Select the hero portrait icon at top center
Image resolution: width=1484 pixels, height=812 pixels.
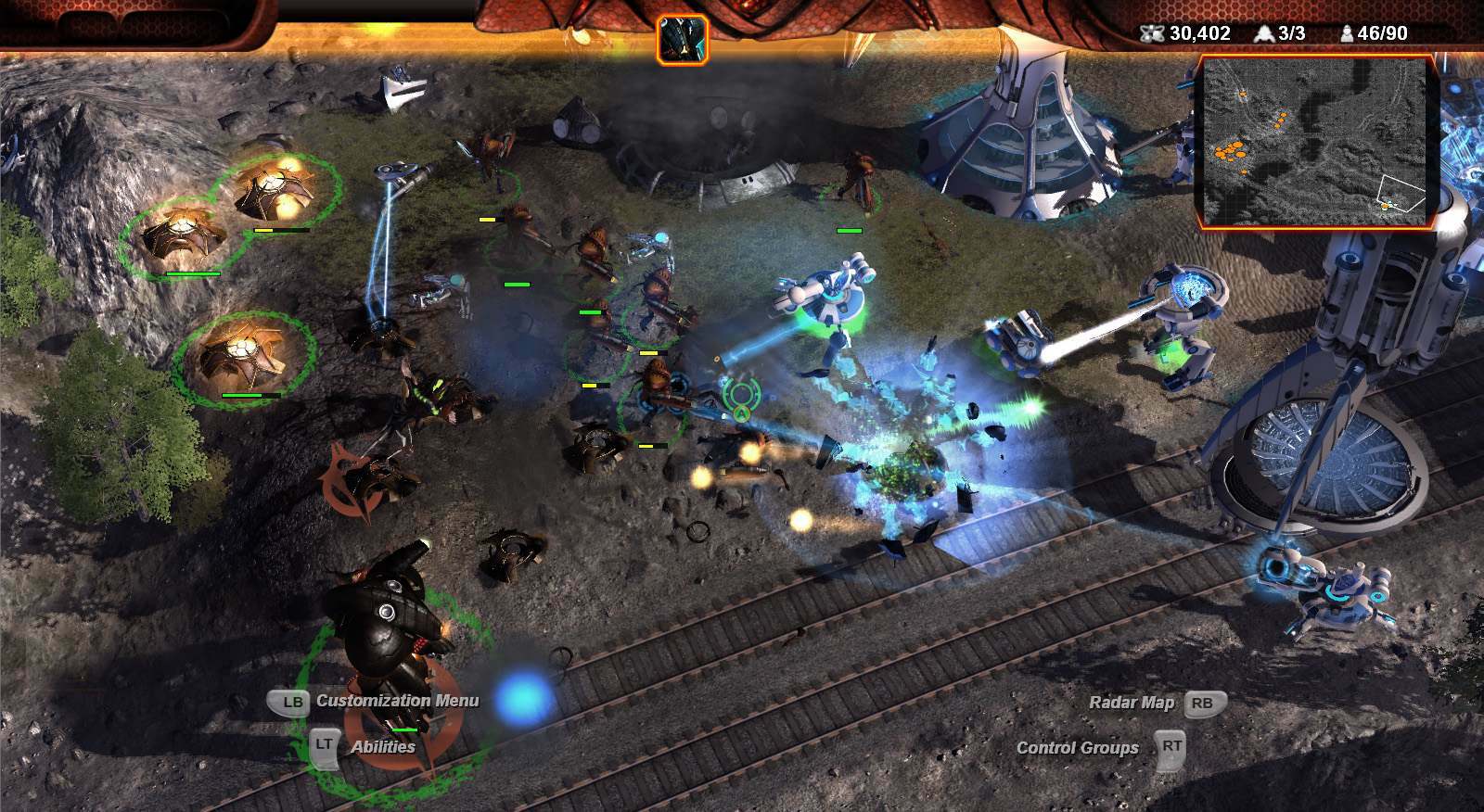click(683, 39)
